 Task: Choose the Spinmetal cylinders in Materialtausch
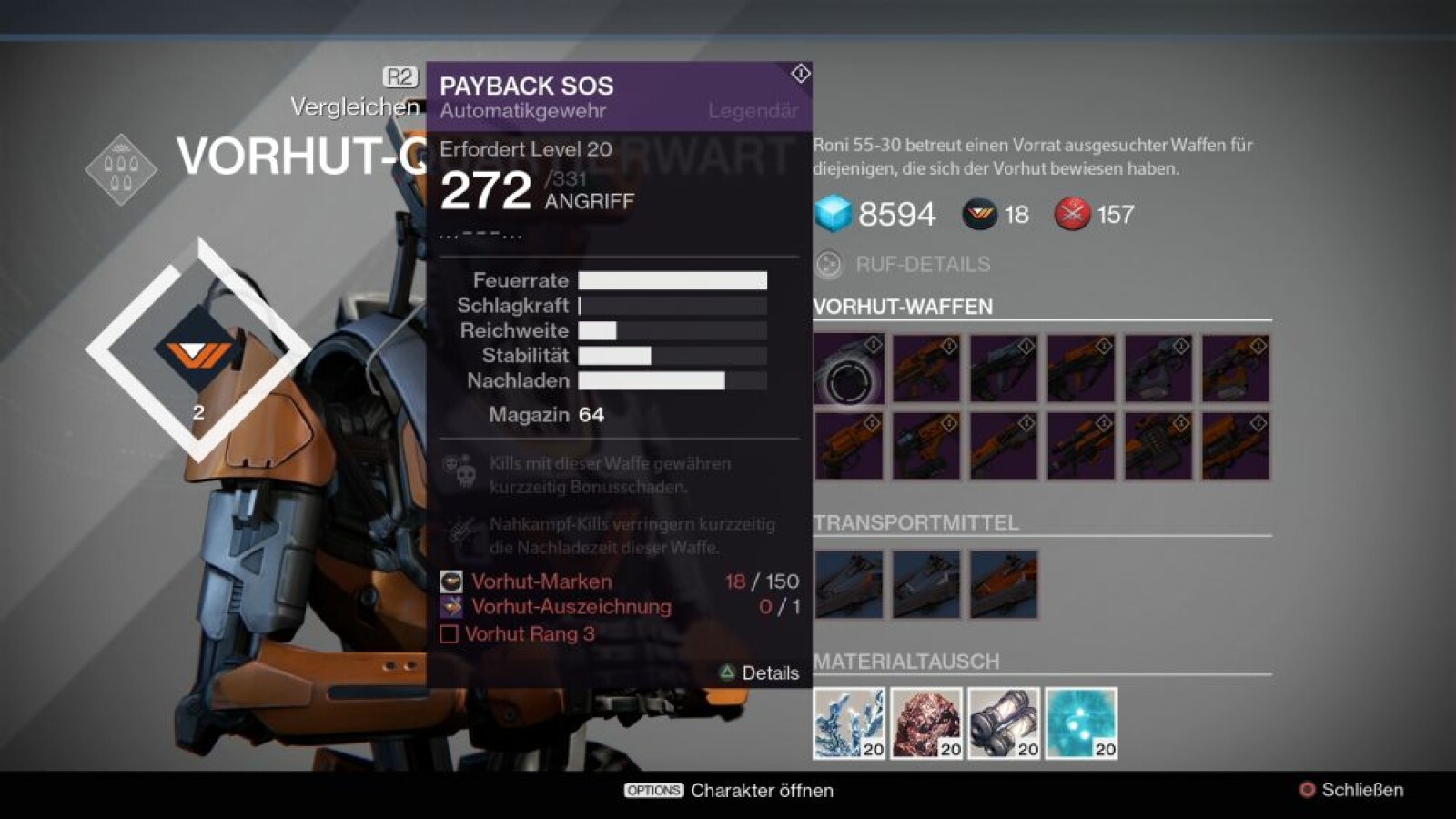1003,723
